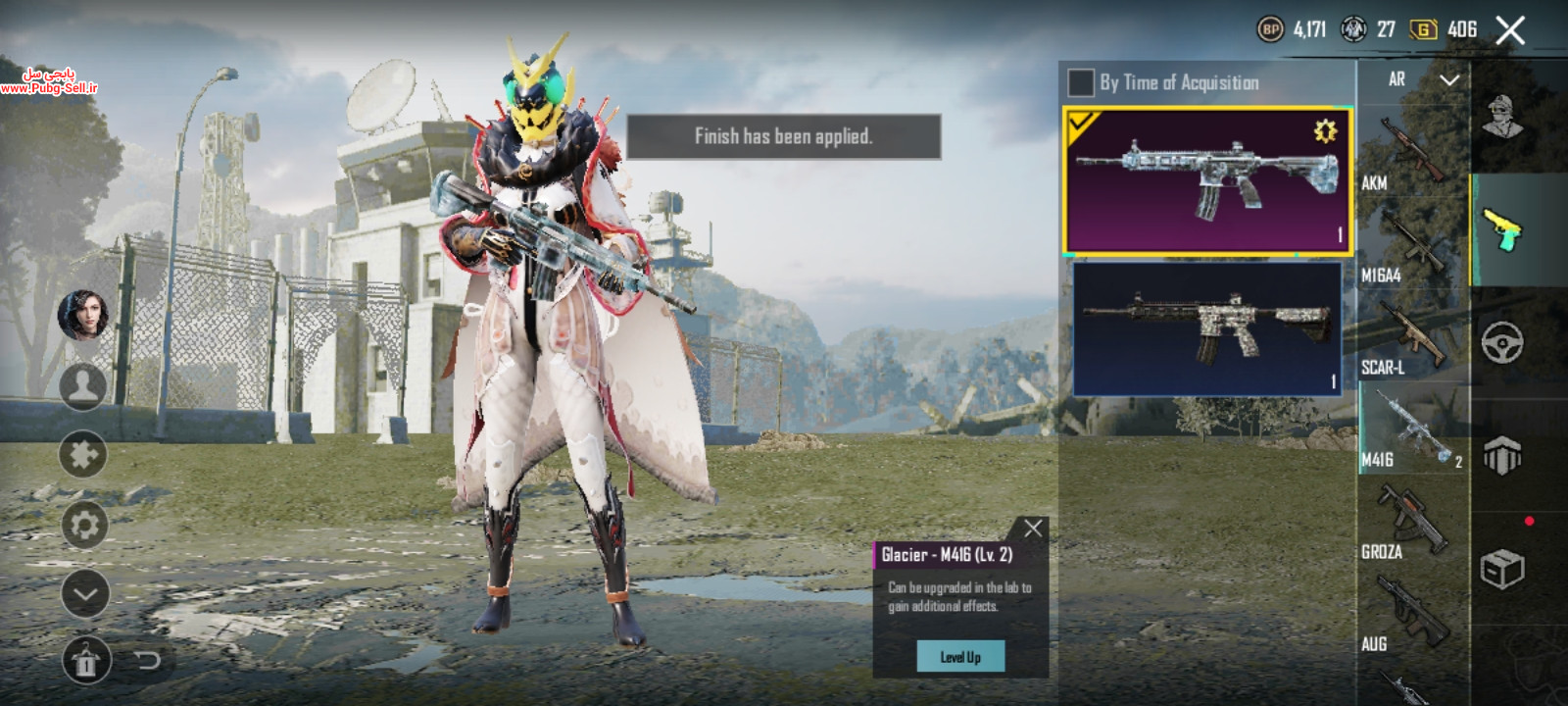Select the Glacier M416 skin tile

coord(1207,181)
